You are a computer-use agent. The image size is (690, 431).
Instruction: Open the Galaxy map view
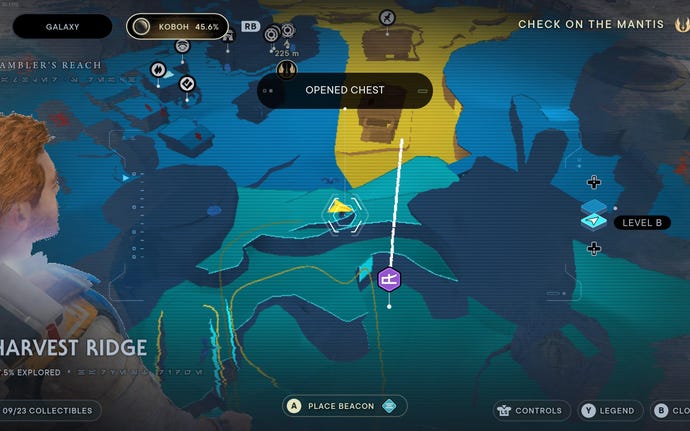(x=63, y=27)
